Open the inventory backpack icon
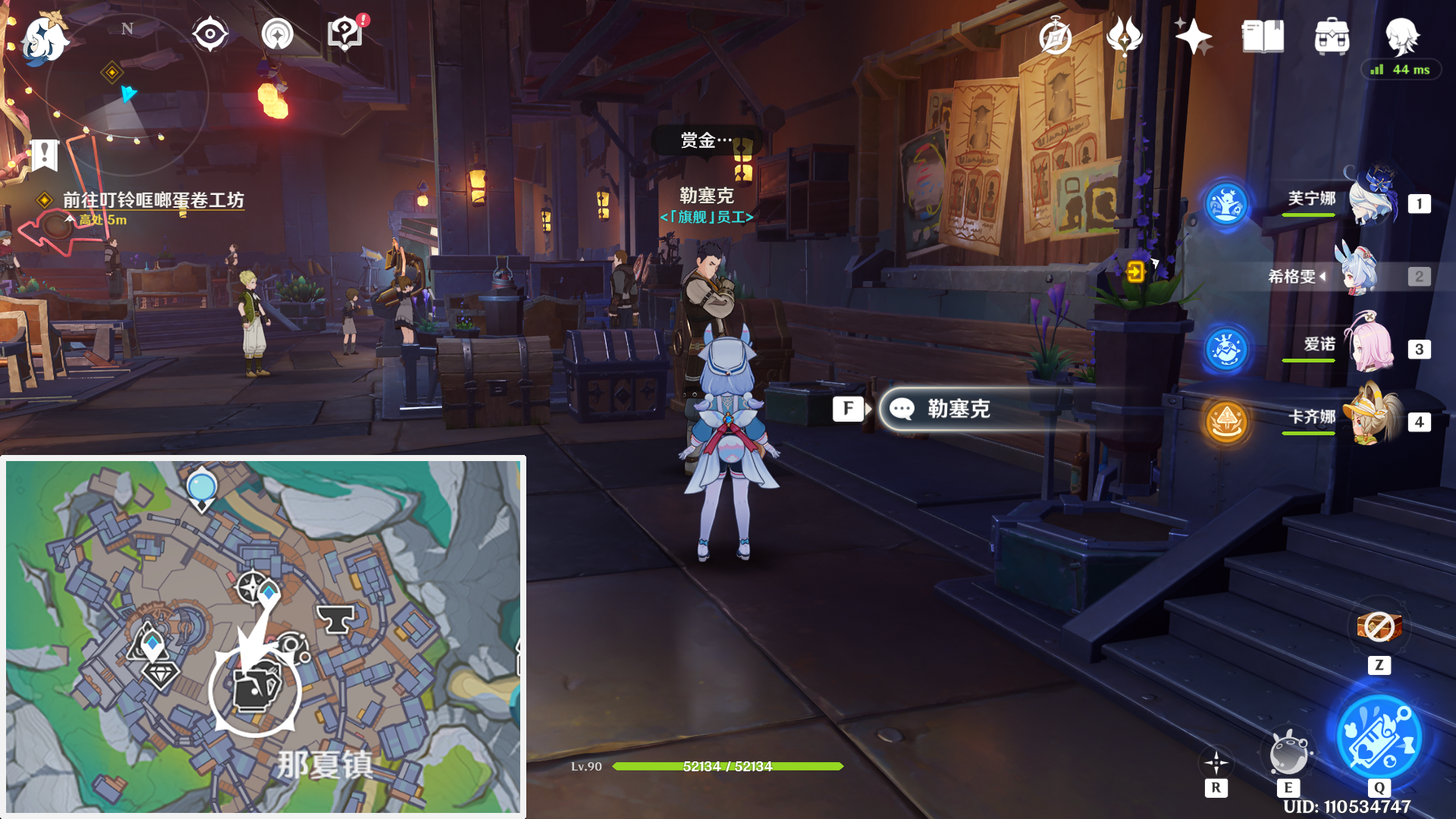 coord(1332,36)
